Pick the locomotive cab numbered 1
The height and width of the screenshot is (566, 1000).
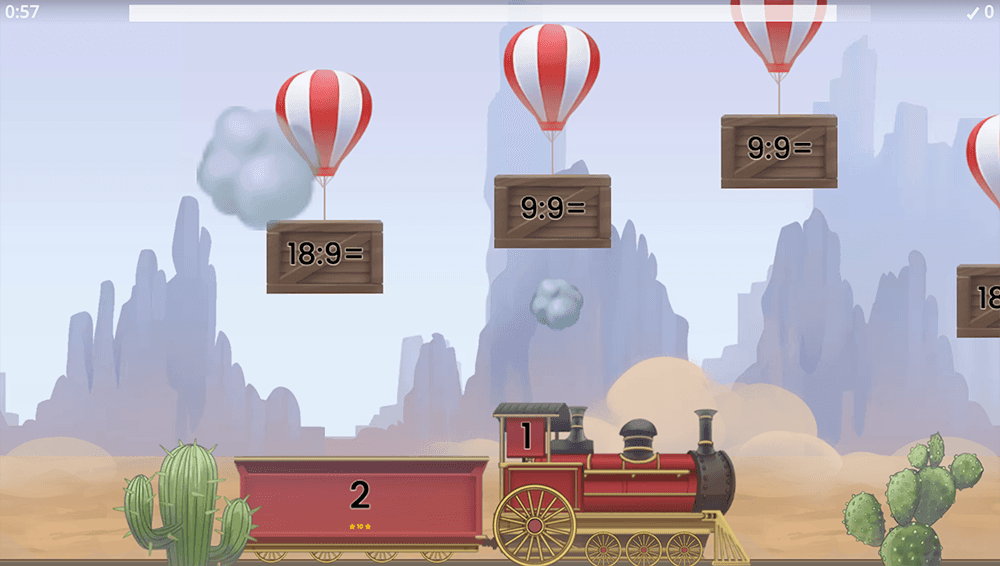tap(526, 437)
